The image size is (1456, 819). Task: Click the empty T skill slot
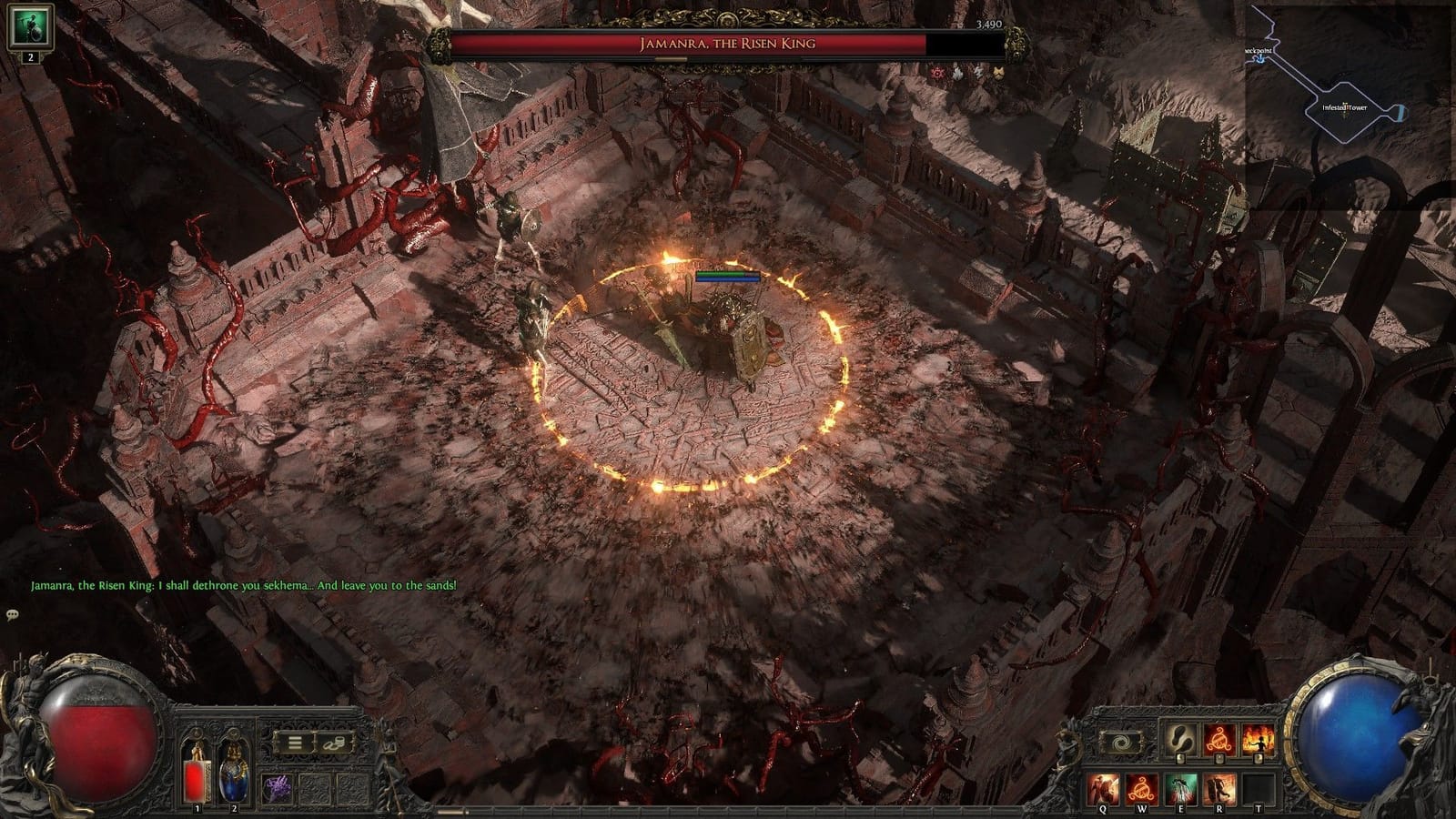click(1258, 788)
